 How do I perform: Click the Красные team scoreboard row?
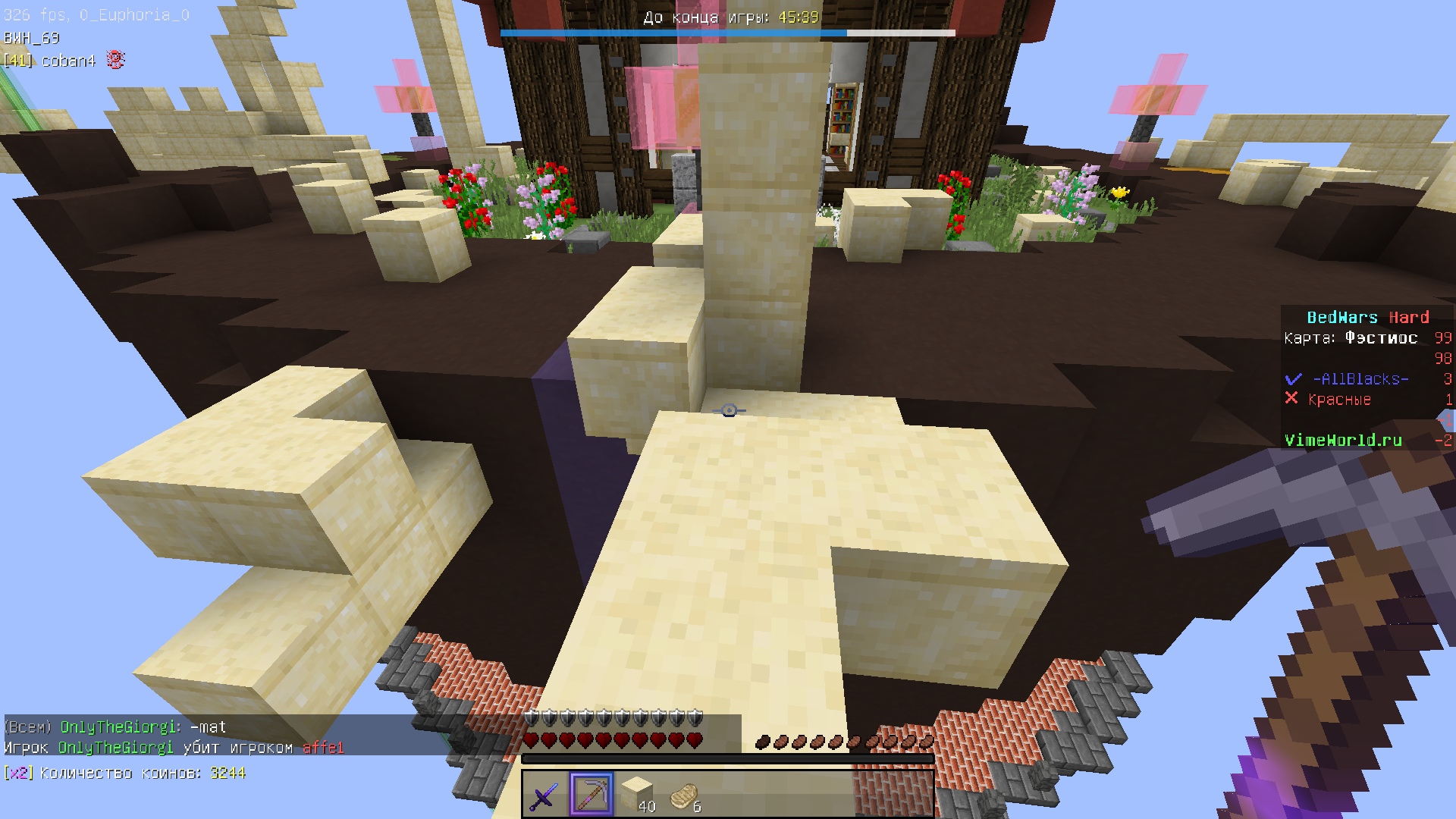pos(1339,400)
